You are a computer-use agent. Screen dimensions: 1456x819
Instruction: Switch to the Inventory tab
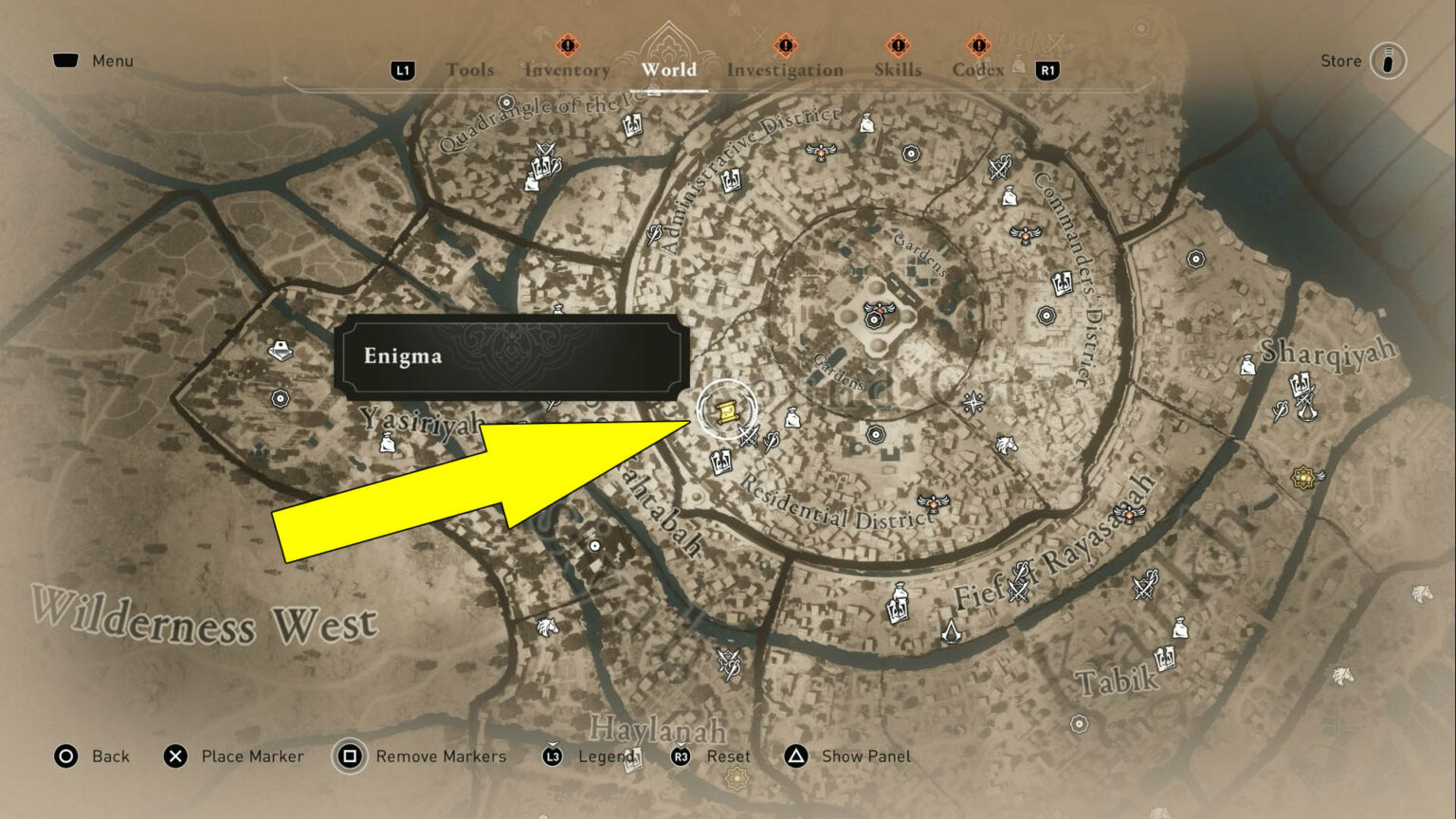pyautogui.click(x=566, y=69)
